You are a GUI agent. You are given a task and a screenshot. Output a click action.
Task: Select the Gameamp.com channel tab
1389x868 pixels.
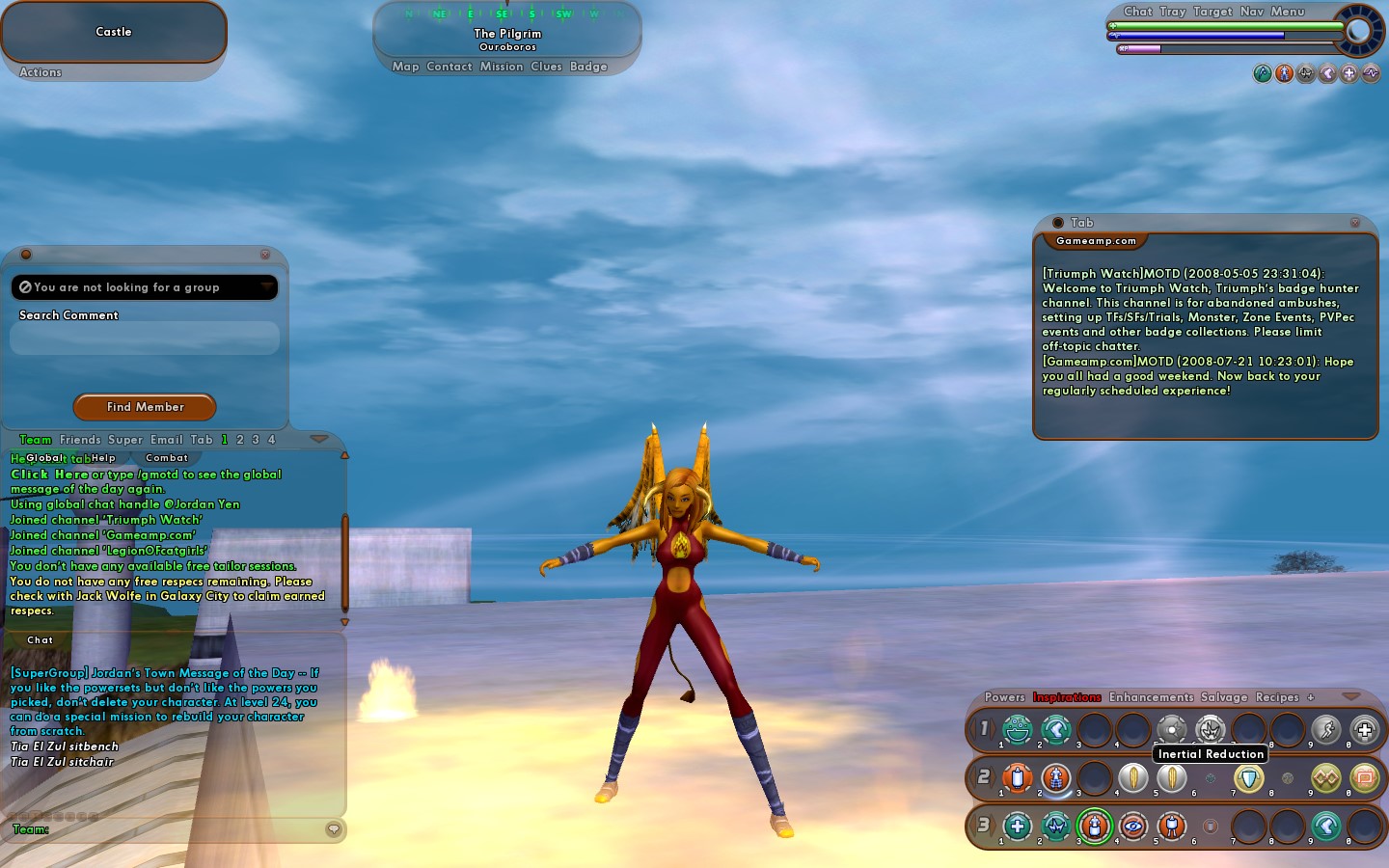click(1096, 241)
